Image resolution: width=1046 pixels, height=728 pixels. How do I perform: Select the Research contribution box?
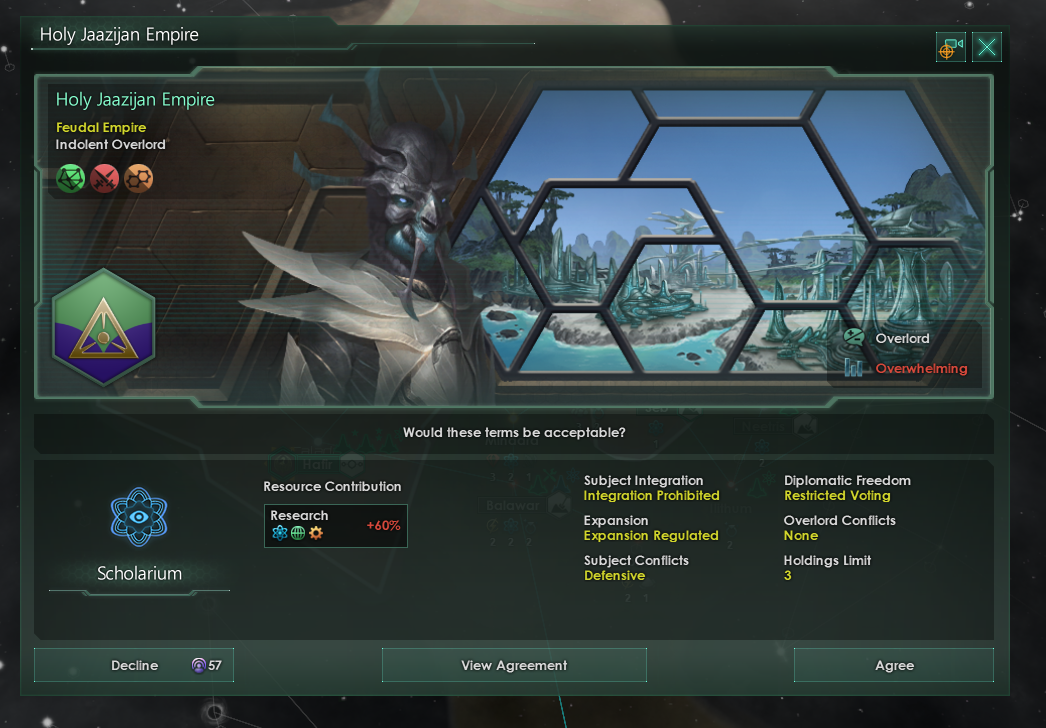pos(335,525)
